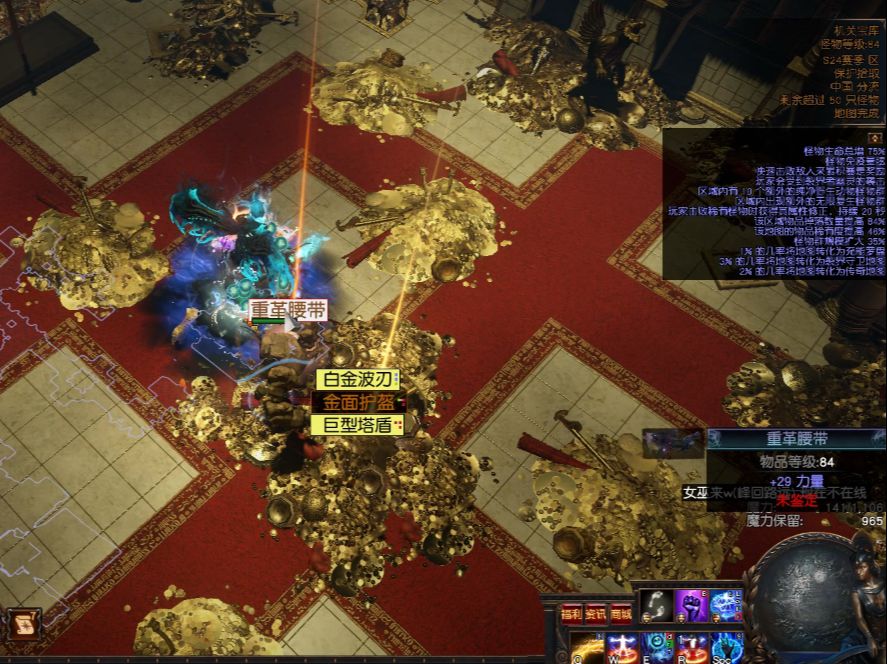This screenshot has width=887, height=664.
Task: Pick up the 金面护盔 loot label
Action: coord(356,402)
